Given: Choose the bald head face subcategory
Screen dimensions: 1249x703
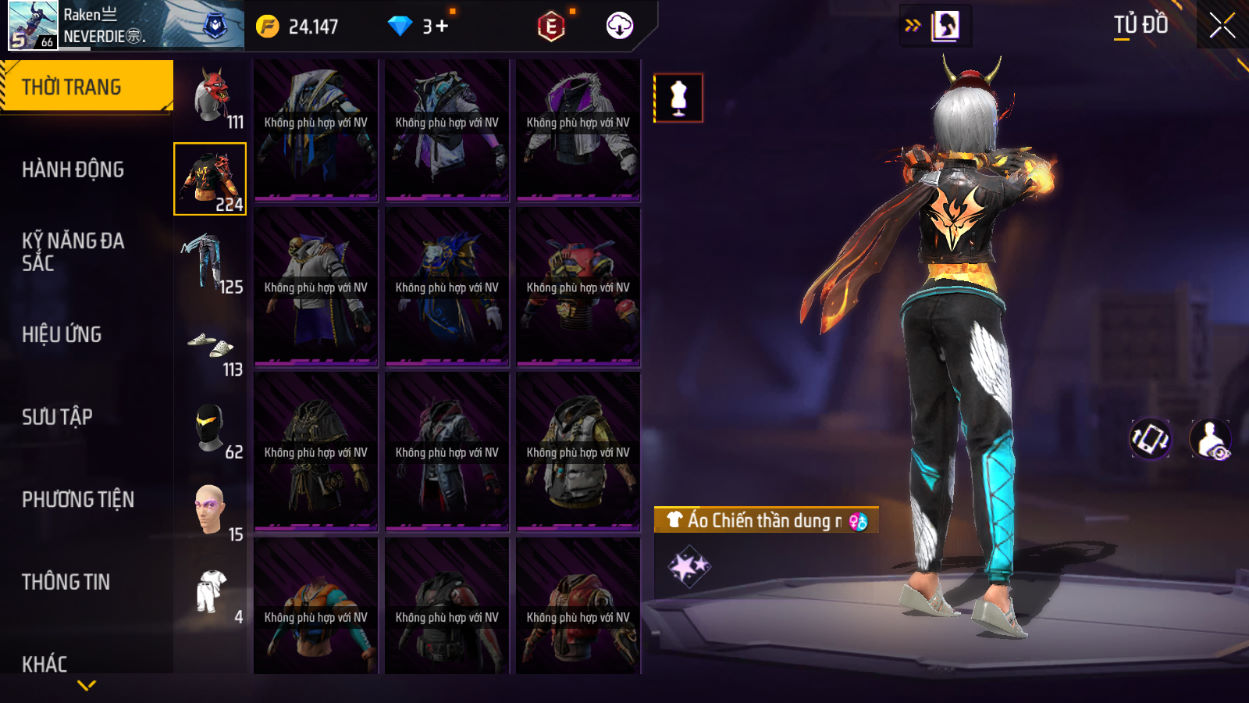Looking at the screenshot, I should (210, 510).
